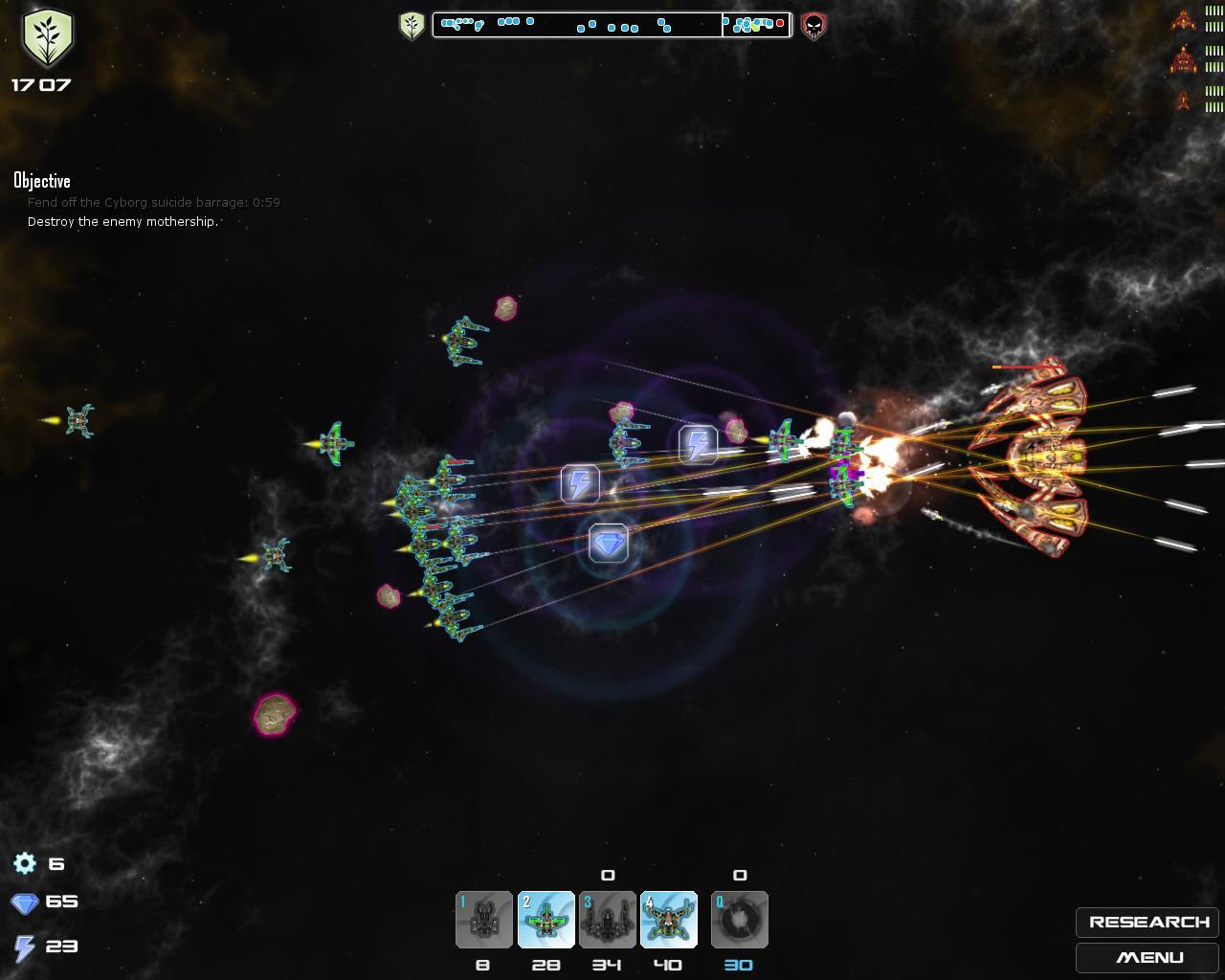Collect the blue diamond crystal pickup
Screen dimensions: 1225x980
(x=608, y=544)
